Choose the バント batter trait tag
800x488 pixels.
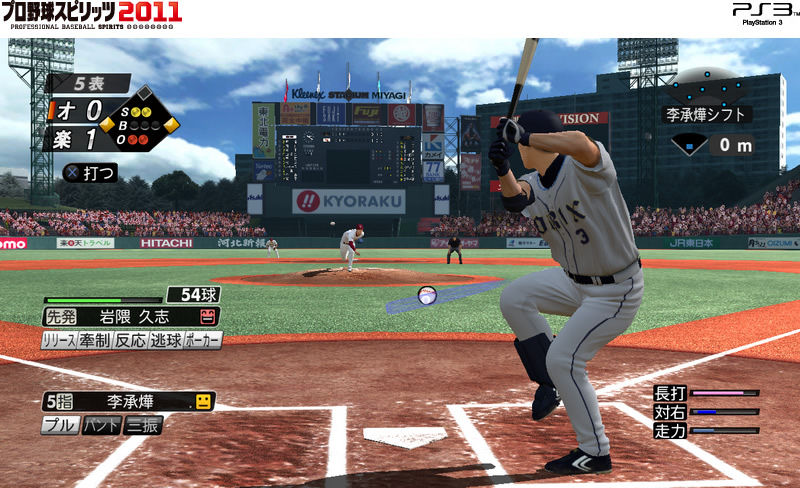pos(100,425)
